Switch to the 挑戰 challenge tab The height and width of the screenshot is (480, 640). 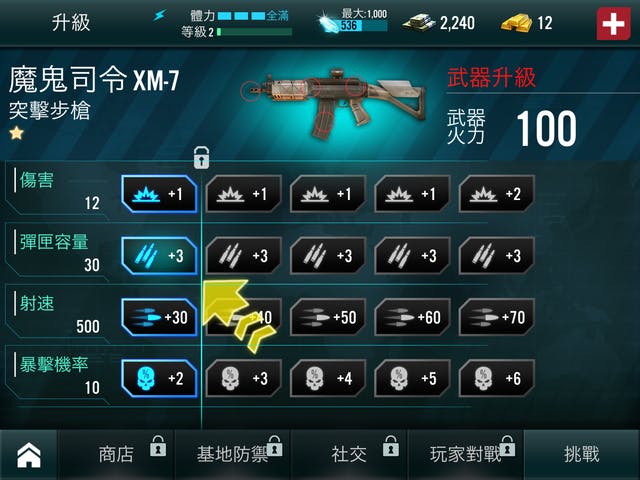click(581, 455)
